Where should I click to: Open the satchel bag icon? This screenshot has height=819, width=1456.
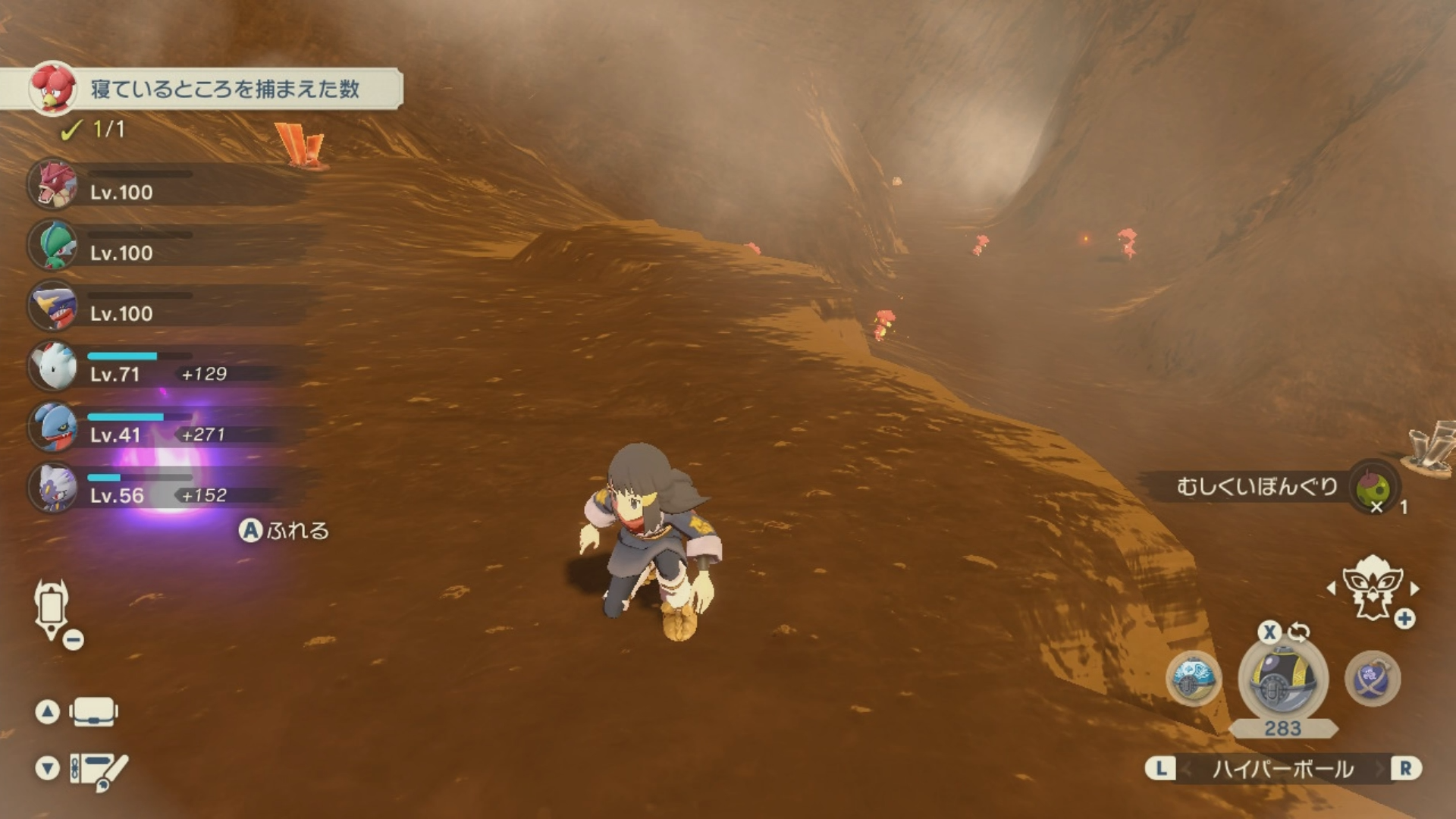click(x=93, y=712)
